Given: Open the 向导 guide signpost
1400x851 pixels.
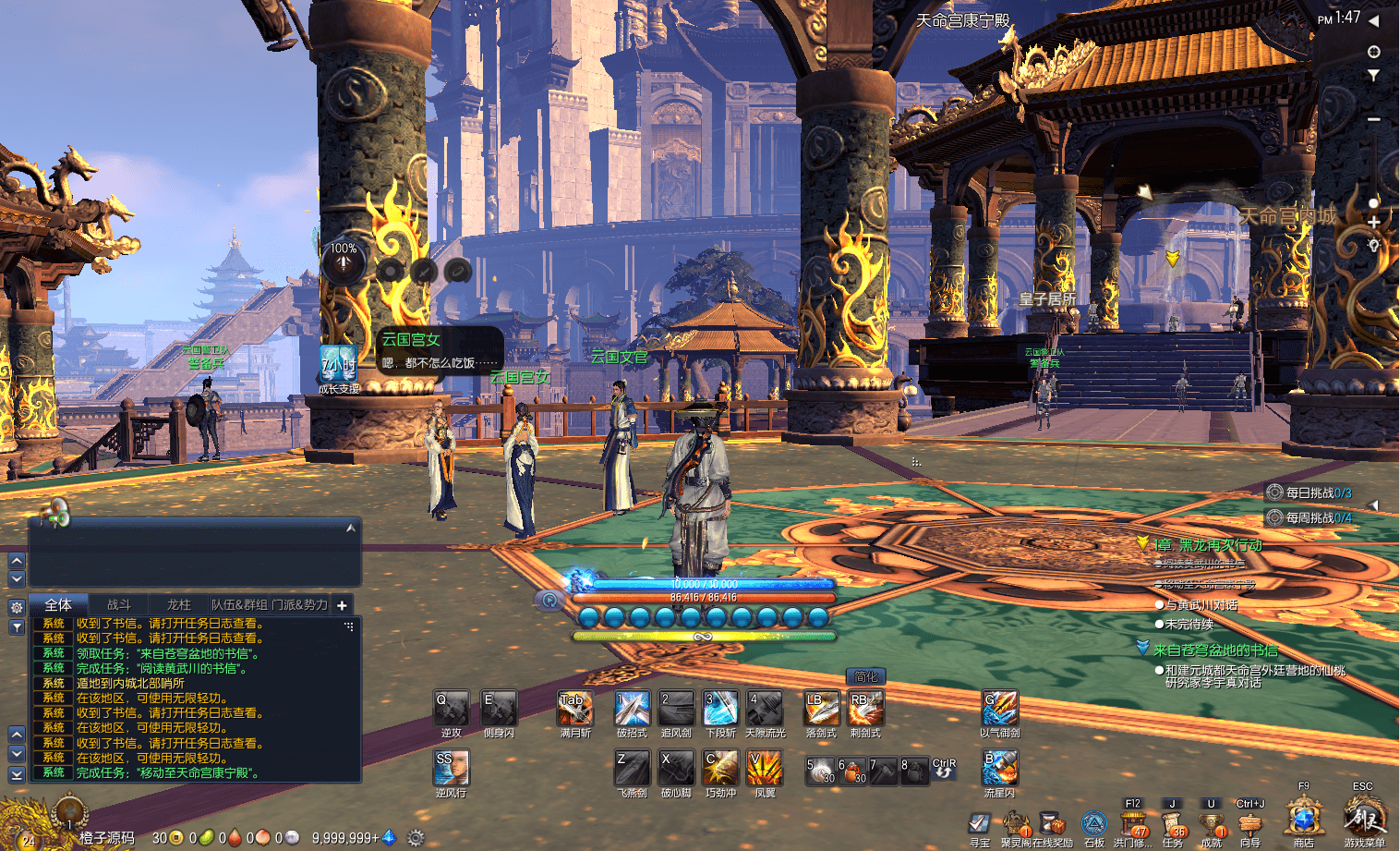Looking at the screenshot, I should (1250, 824).
